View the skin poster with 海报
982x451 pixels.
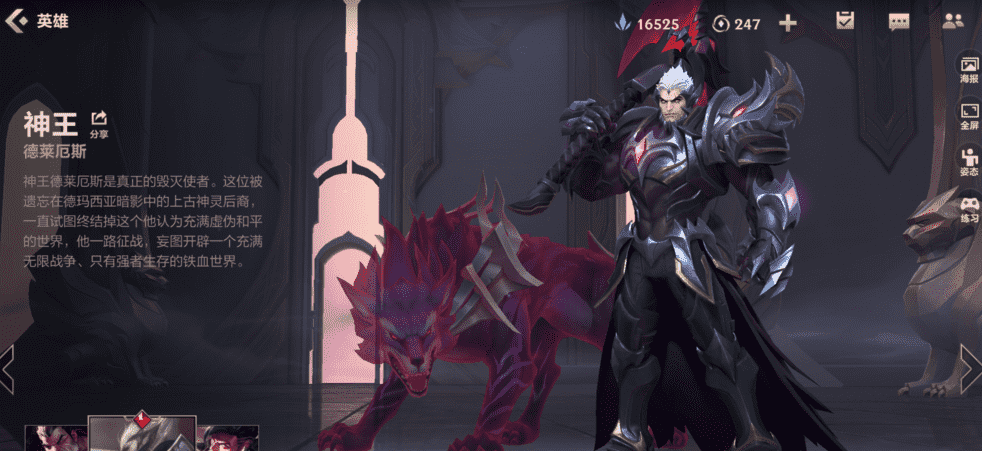pyautogui.click(x=969, y=70)
